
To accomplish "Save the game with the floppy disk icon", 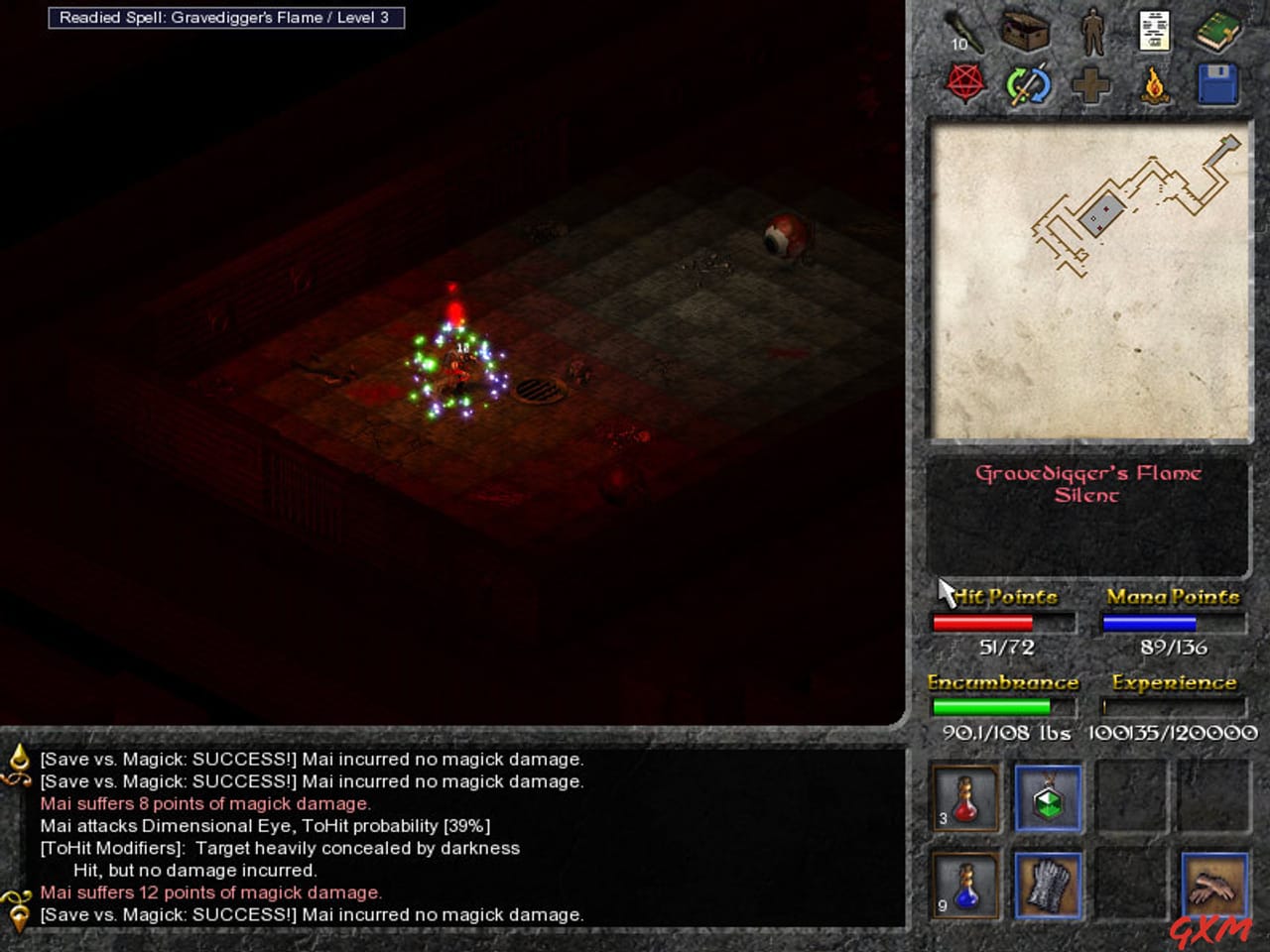I will click(1219, 85).
